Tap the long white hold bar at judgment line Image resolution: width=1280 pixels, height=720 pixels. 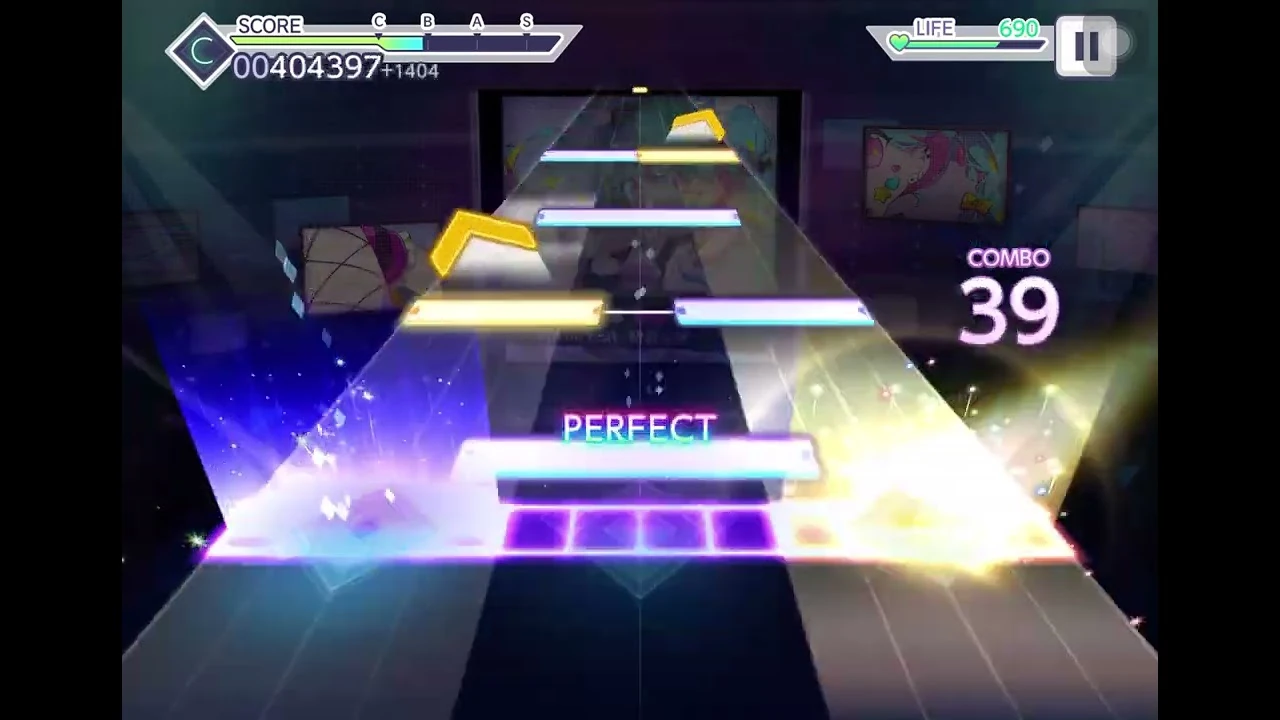(640, 459)
